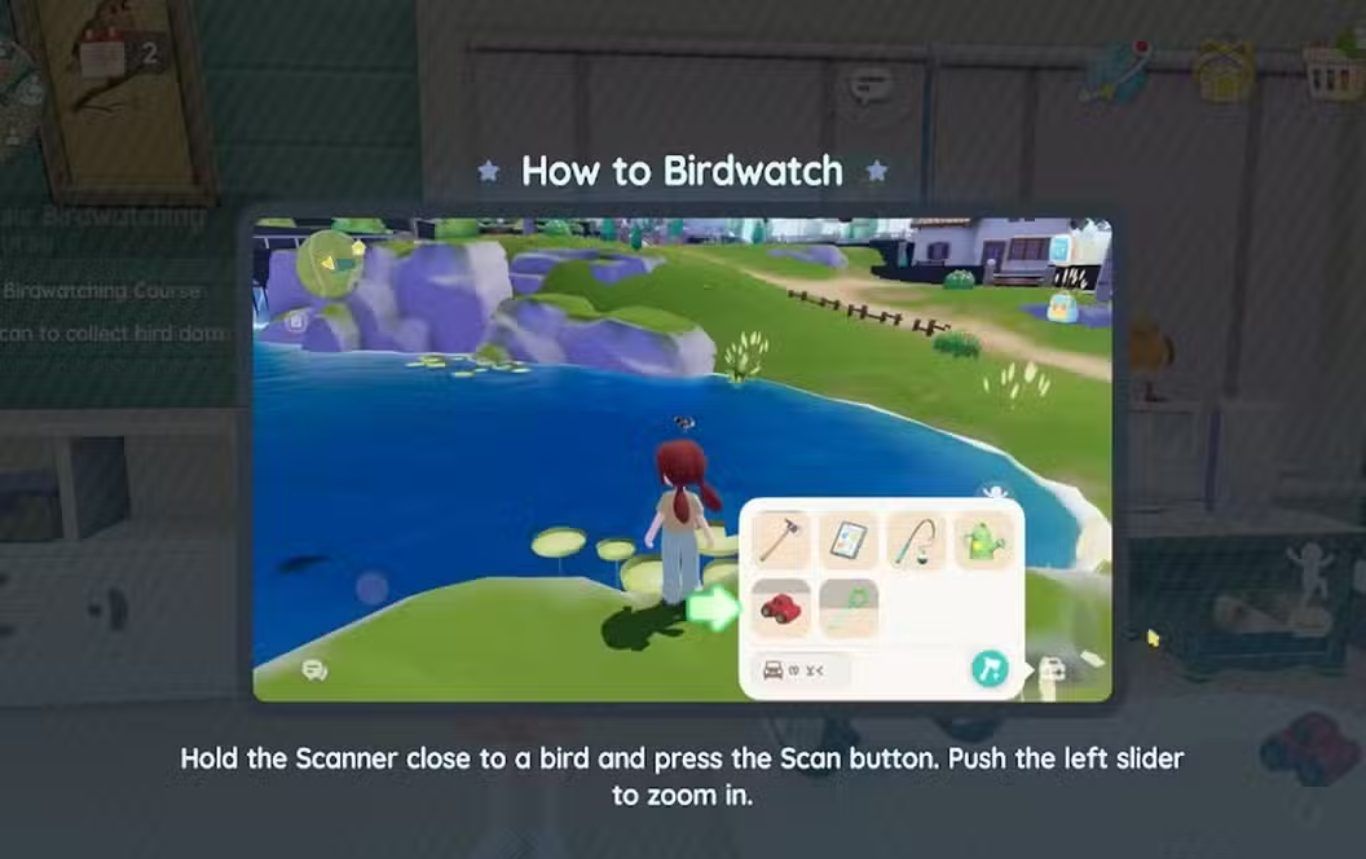Select the axe tool slot
This screenshot has height=859, width=1366.
point(781,539)
